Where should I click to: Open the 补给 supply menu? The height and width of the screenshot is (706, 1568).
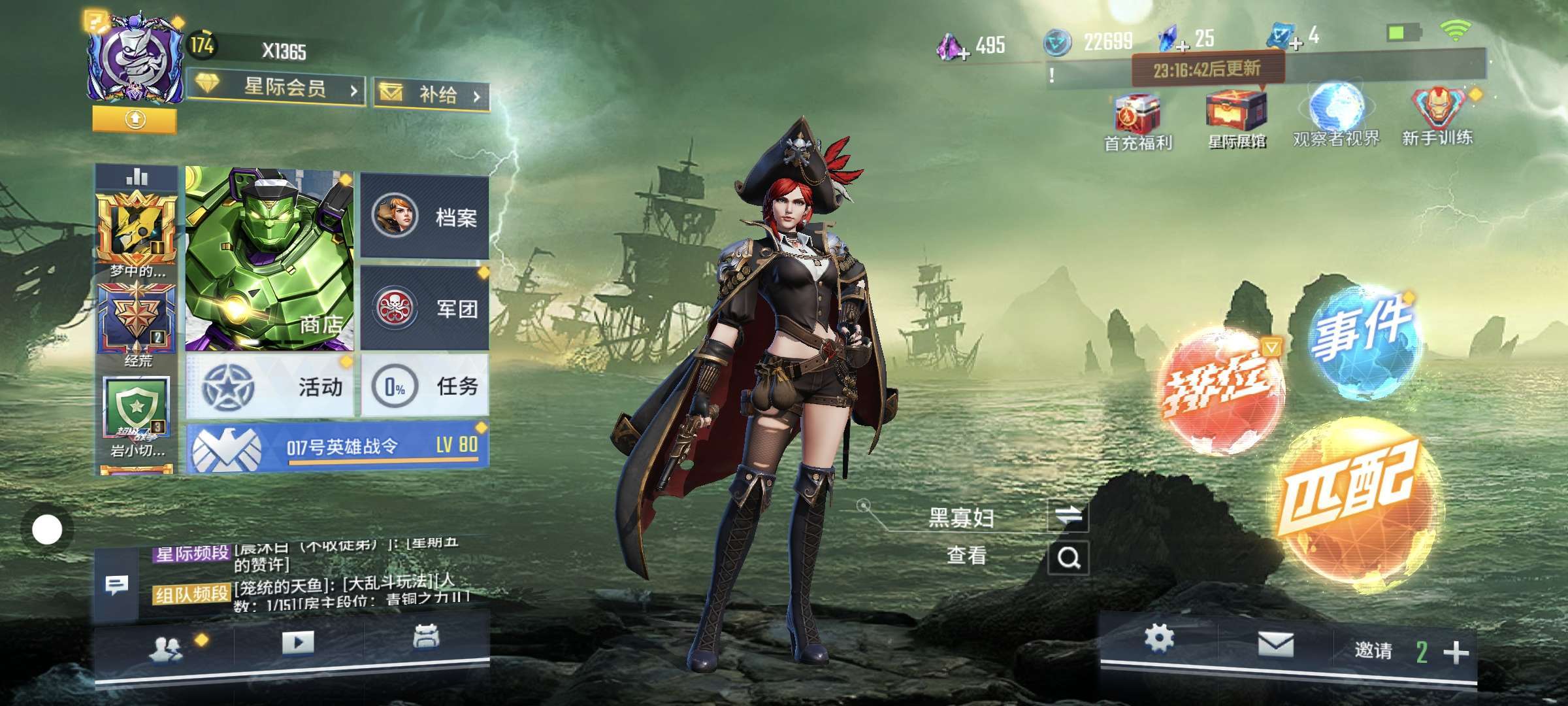click(x=432, y=95)
